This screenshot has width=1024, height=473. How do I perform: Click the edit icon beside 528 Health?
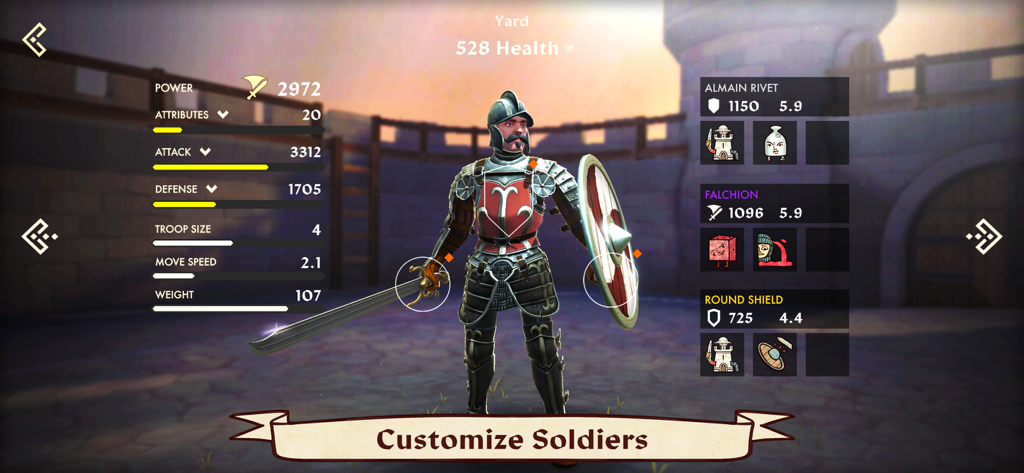click(570, 48)
